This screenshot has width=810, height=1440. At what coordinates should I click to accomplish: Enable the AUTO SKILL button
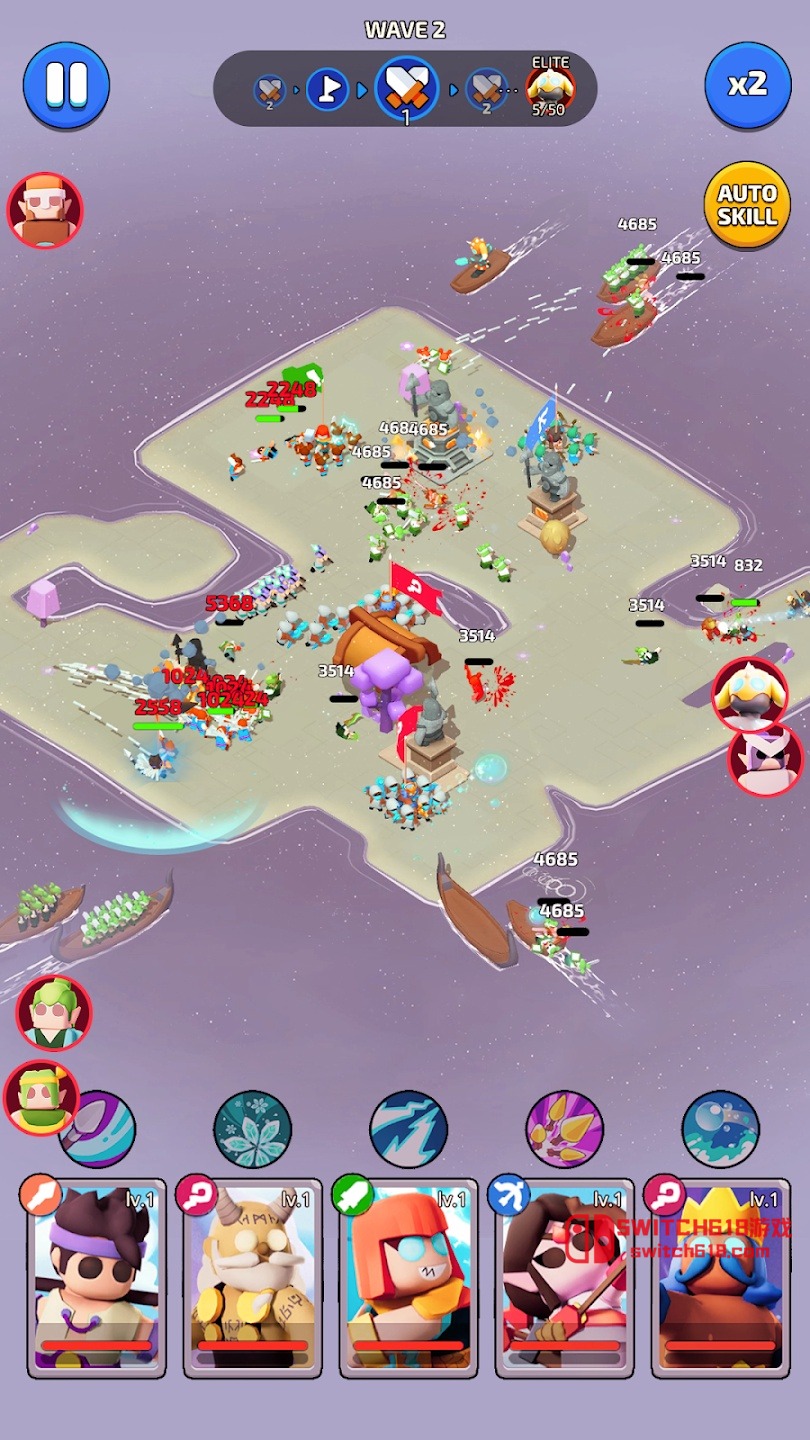tap(747, 205)
